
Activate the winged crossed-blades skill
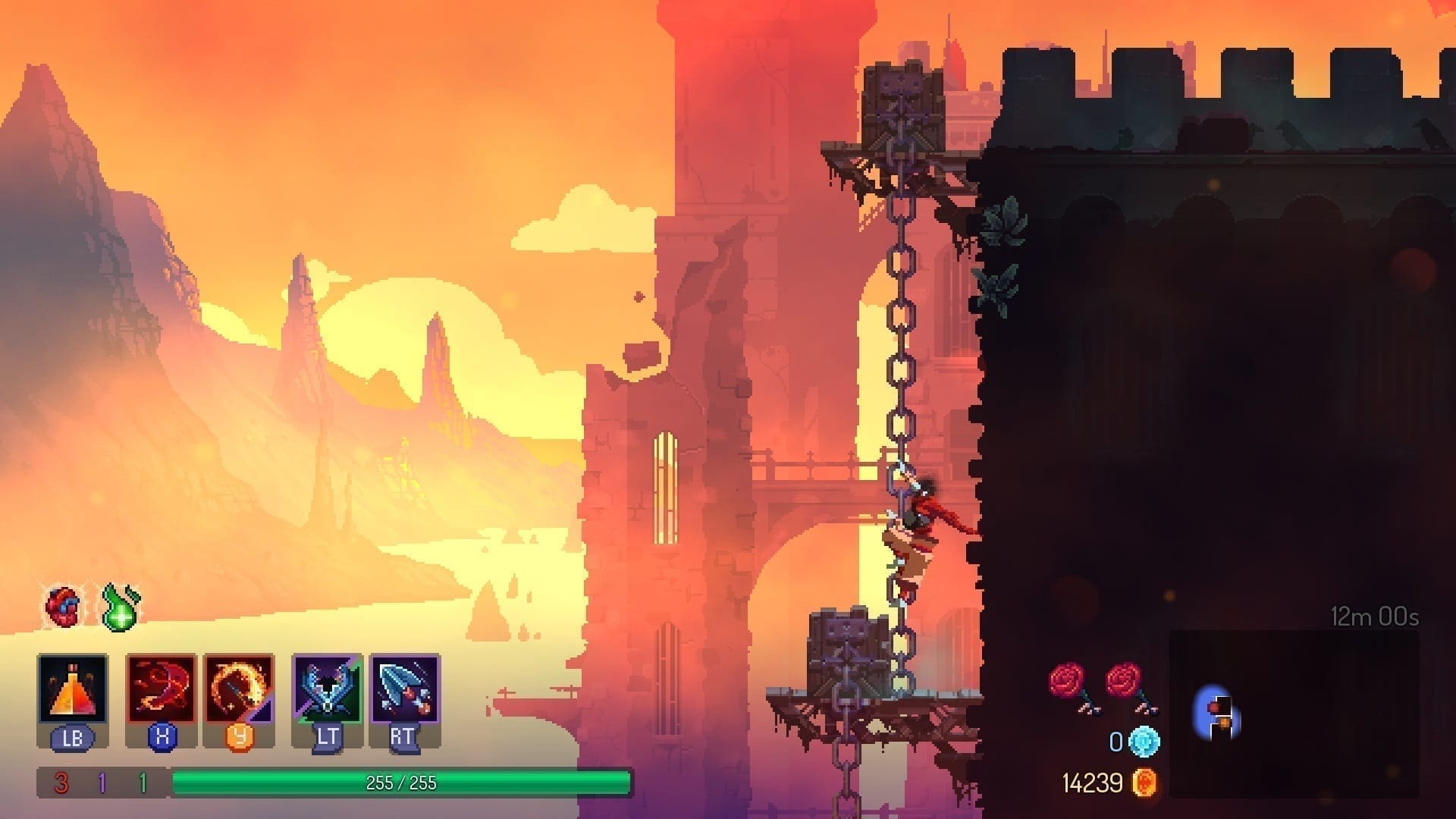pyautogui.click(x=327, y=689)
